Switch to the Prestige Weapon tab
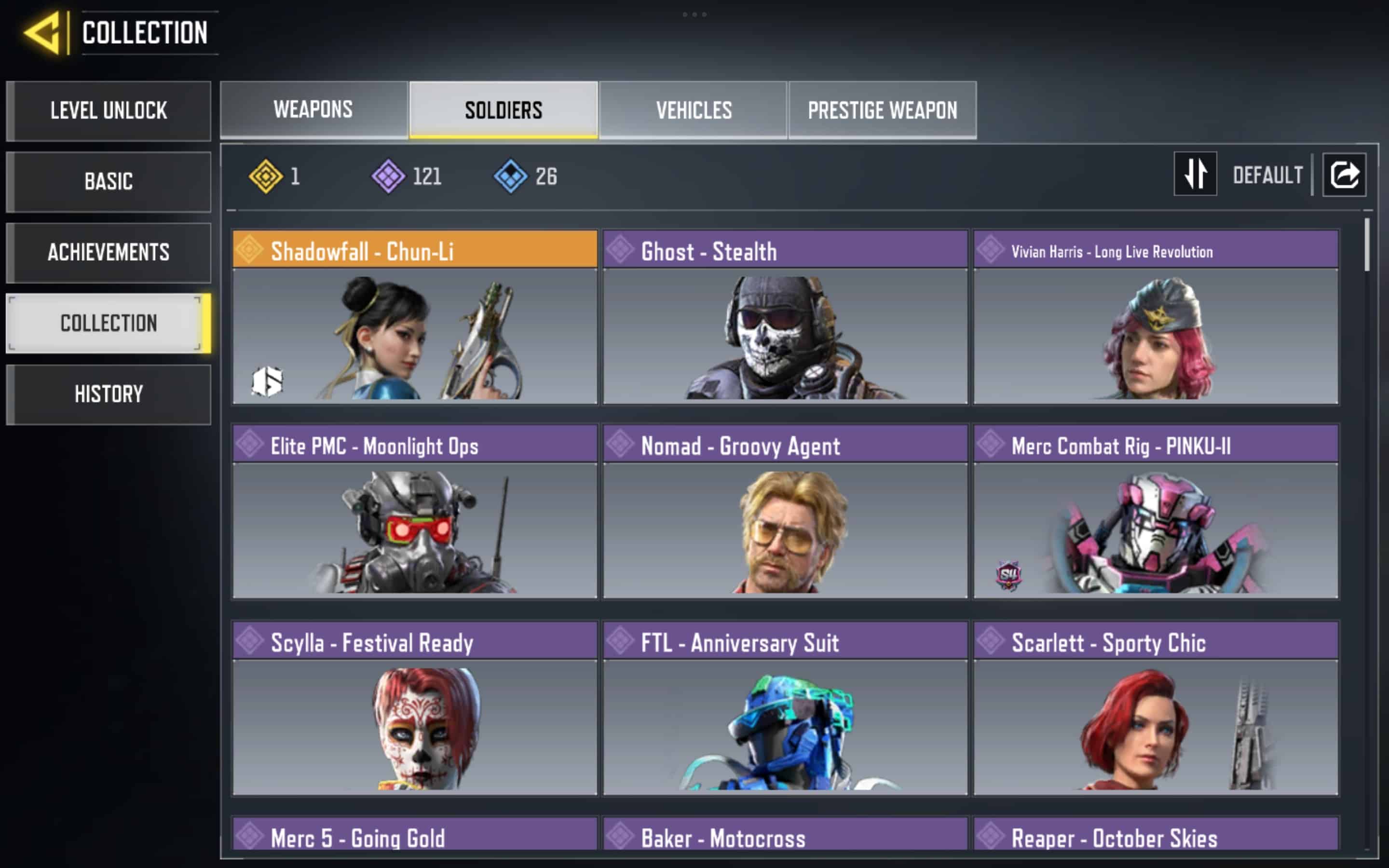 pyautogui.click(x=882, y=109)
